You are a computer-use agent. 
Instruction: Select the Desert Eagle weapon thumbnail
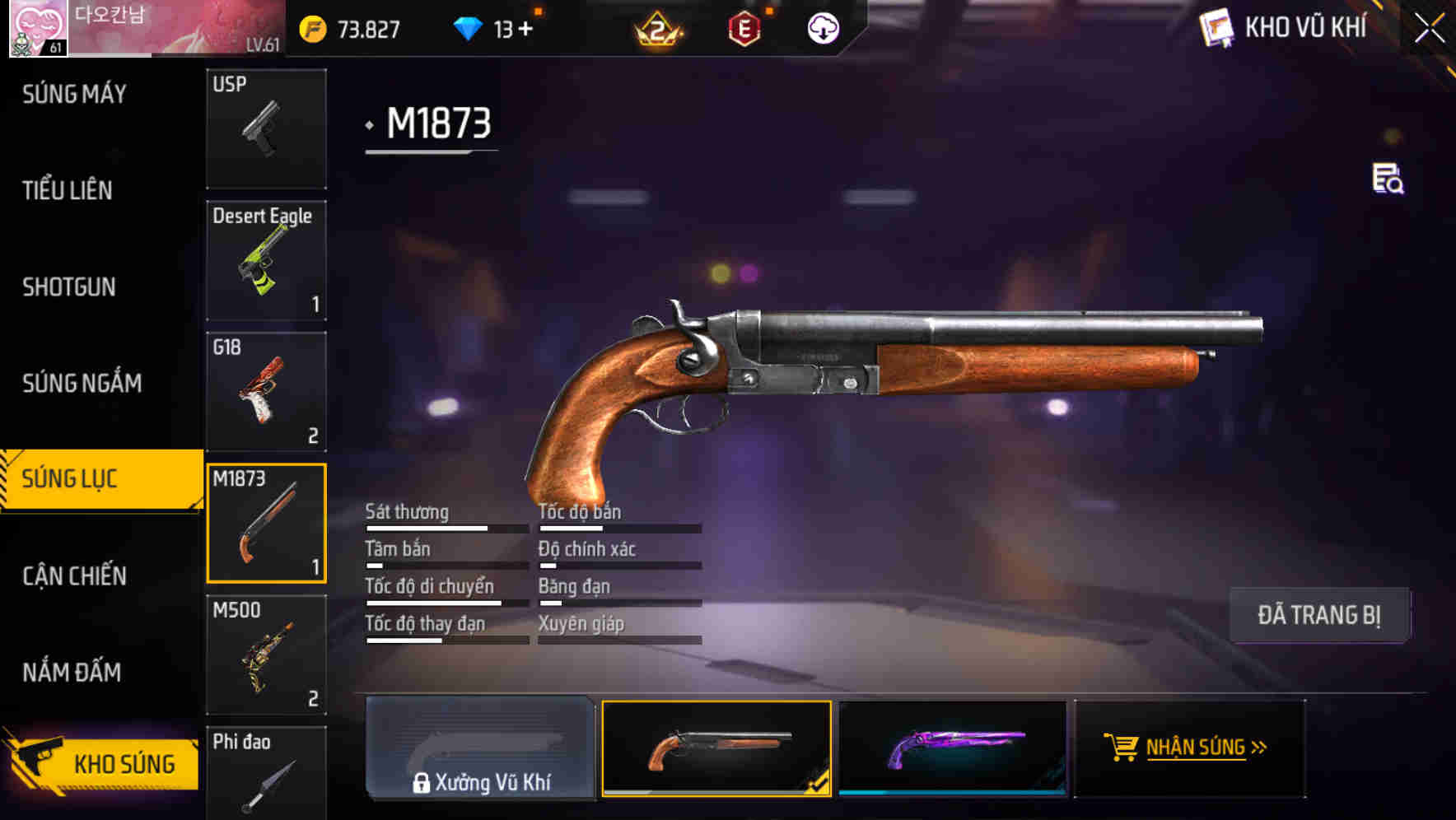266,260
